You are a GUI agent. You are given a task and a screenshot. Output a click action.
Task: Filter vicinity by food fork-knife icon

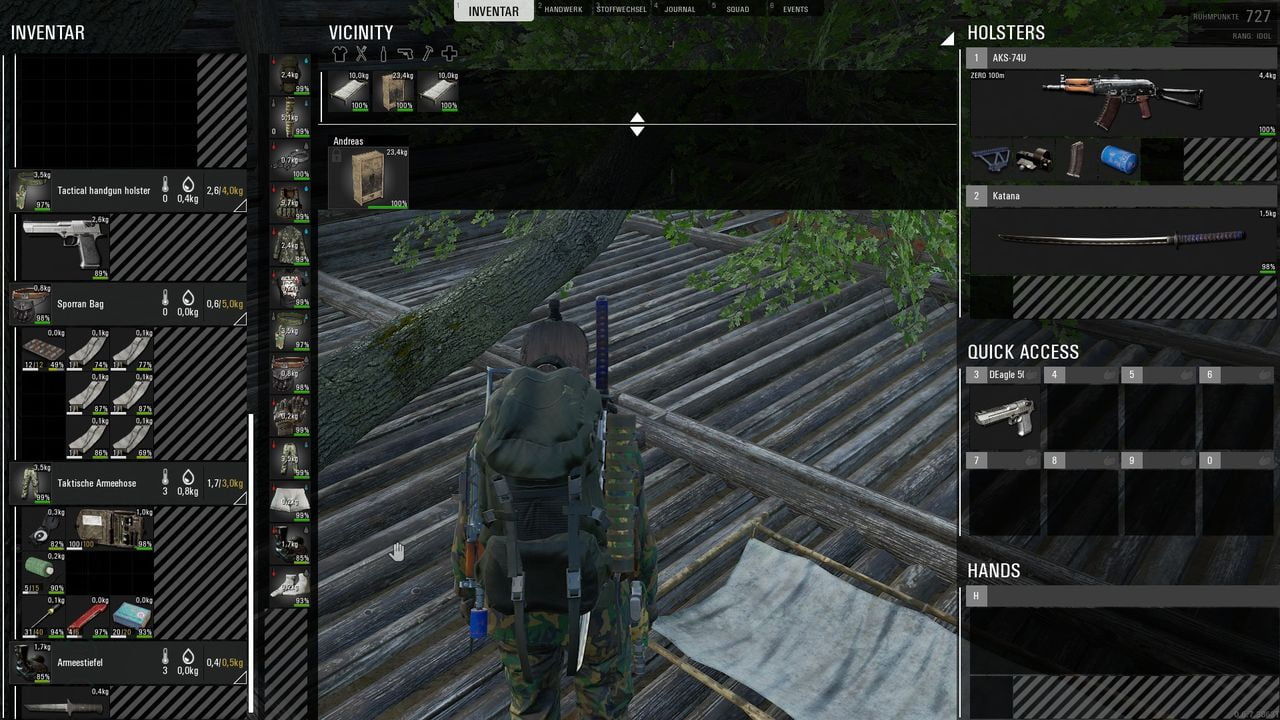point(361,54)
